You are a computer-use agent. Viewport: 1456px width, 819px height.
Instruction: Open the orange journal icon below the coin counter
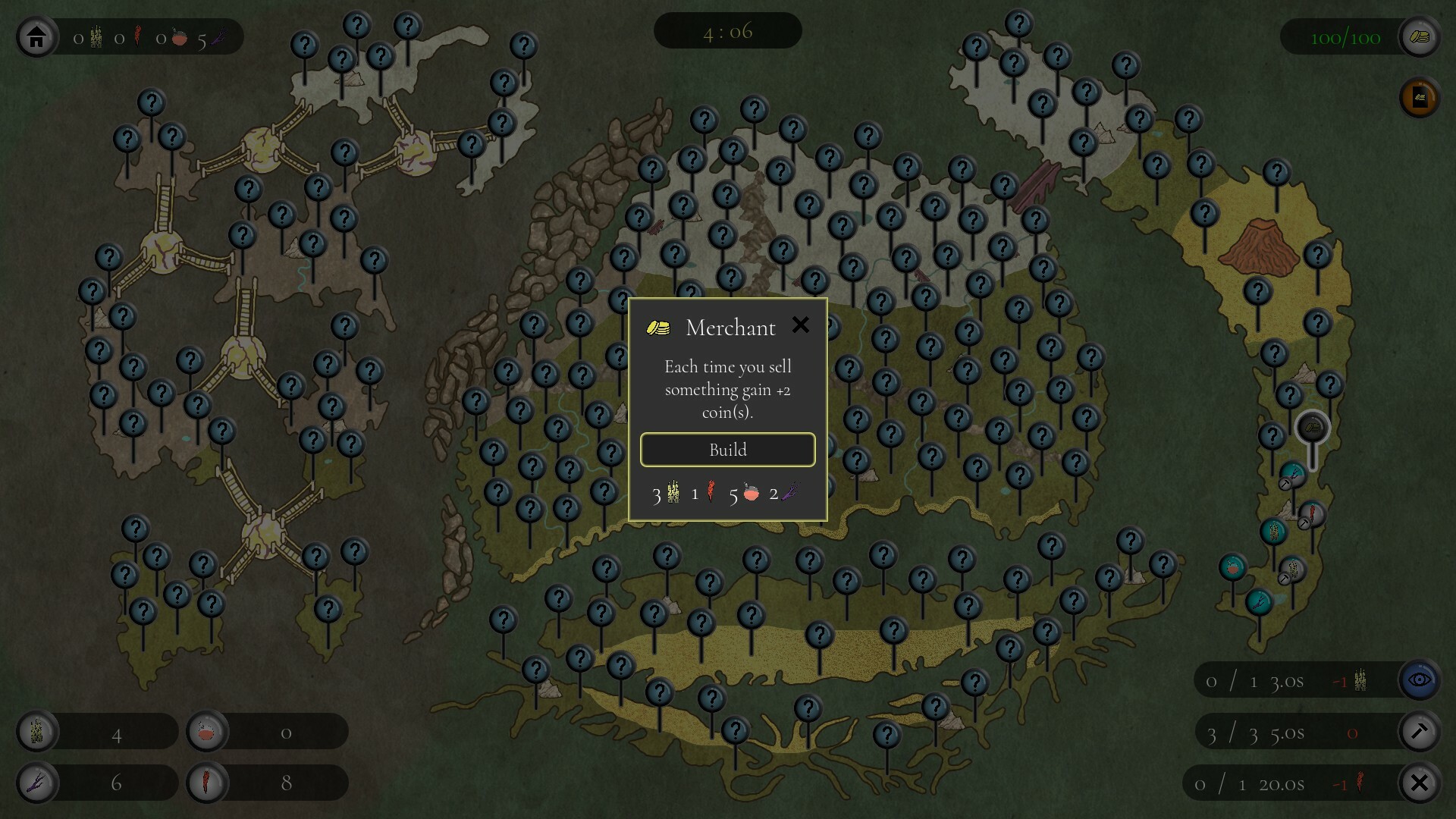1420,98
